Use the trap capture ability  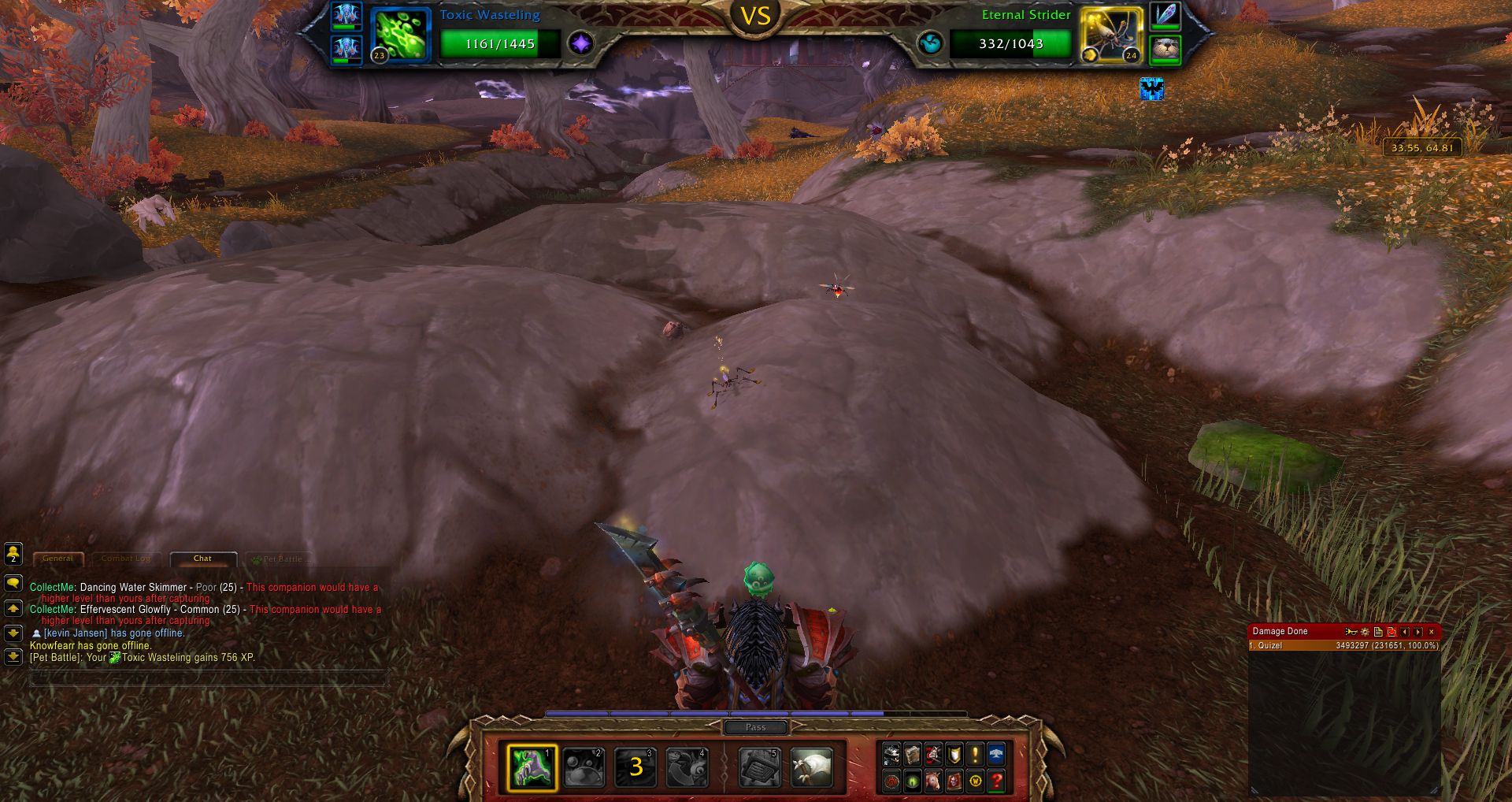[760, 767]
